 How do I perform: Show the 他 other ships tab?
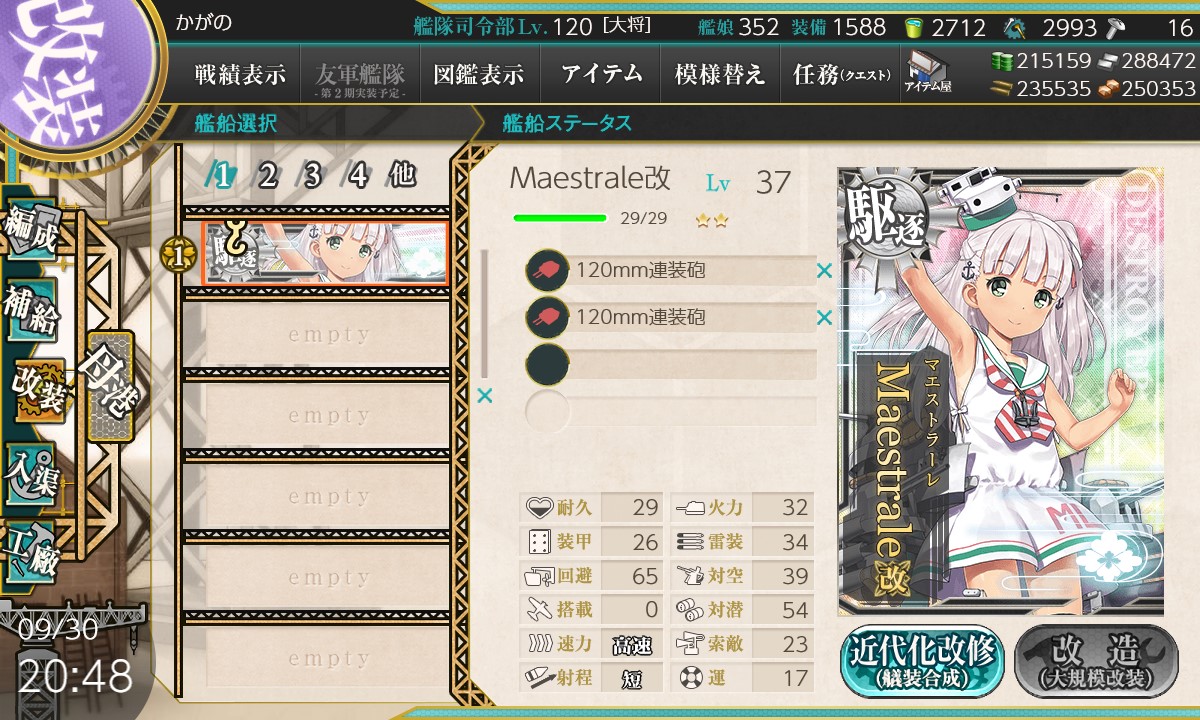(x=402, y=176)
